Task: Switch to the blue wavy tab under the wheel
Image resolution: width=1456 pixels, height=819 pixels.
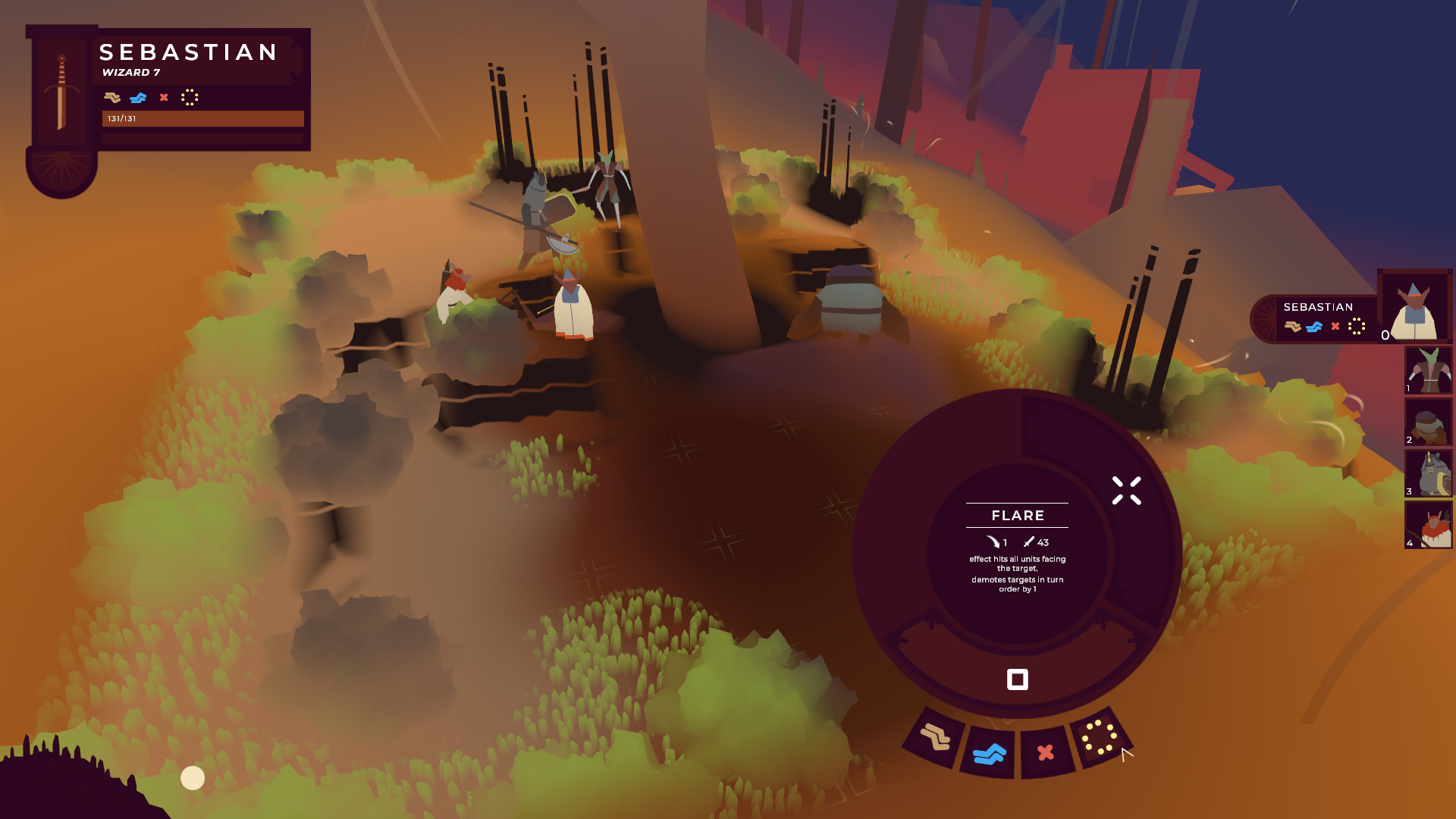Action: click(x=989, y=754)
